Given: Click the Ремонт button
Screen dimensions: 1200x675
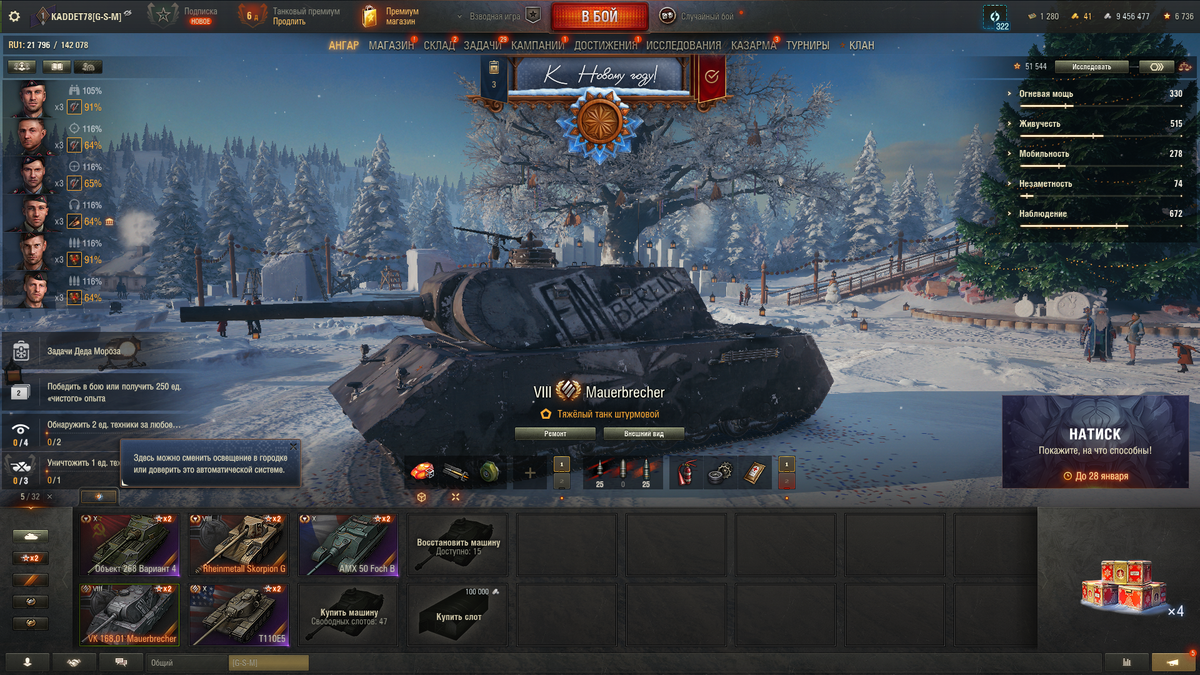Looking at the screenshot, I should click(x=555, y=434).
